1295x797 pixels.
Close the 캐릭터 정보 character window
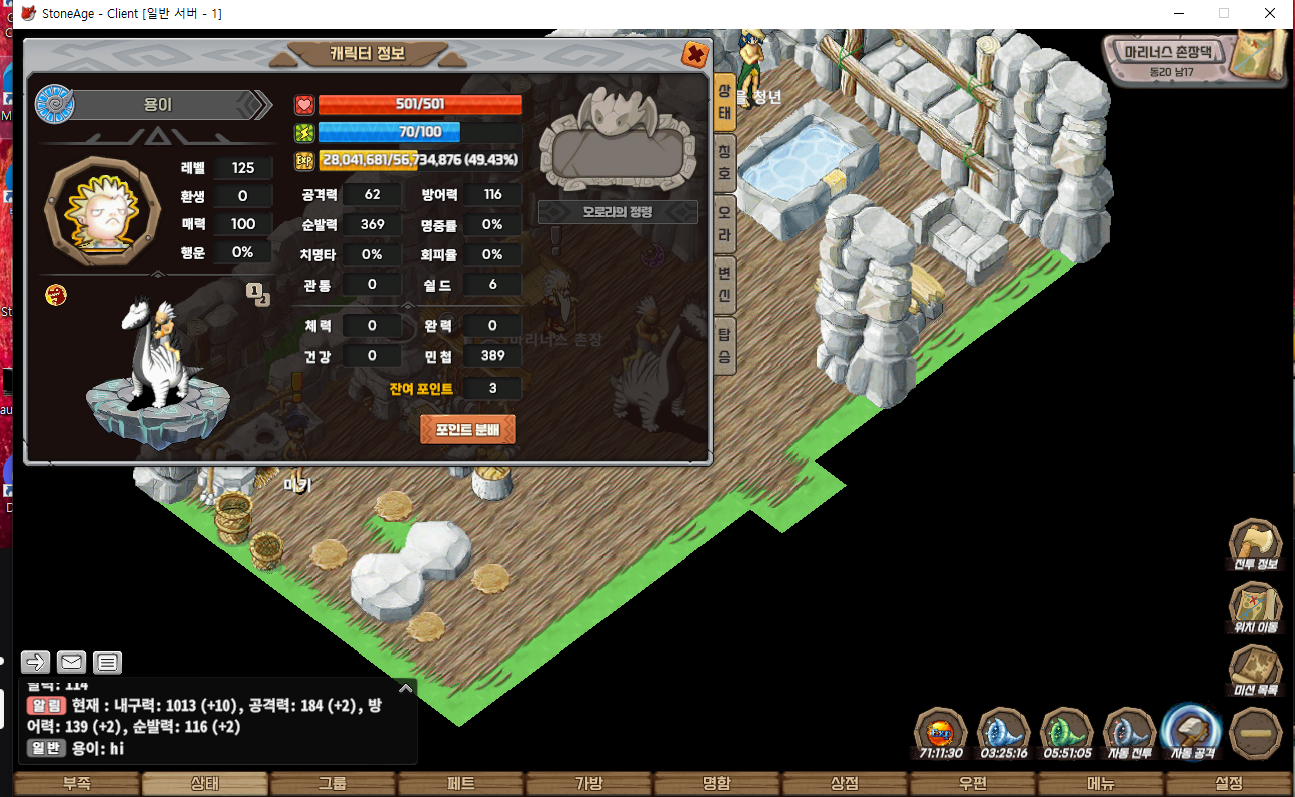[695, 55]
